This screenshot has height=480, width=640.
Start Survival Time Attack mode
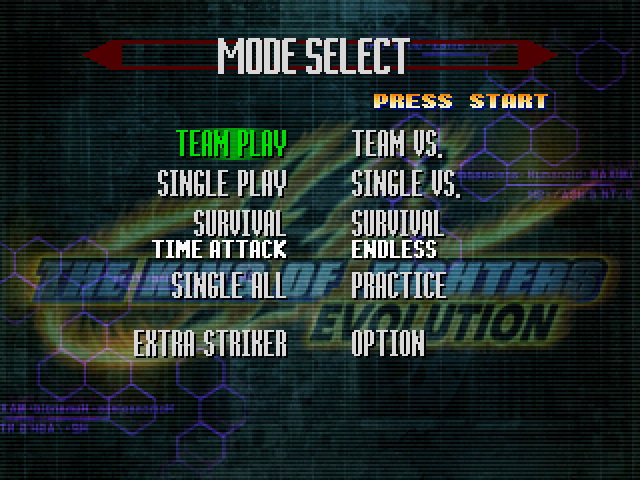220,234
